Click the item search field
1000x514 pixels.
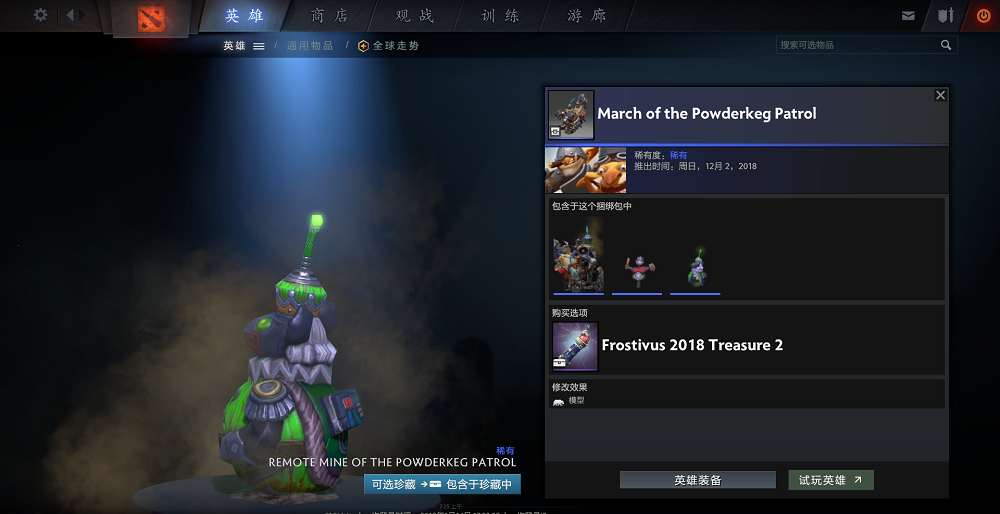tap(858, 45)
